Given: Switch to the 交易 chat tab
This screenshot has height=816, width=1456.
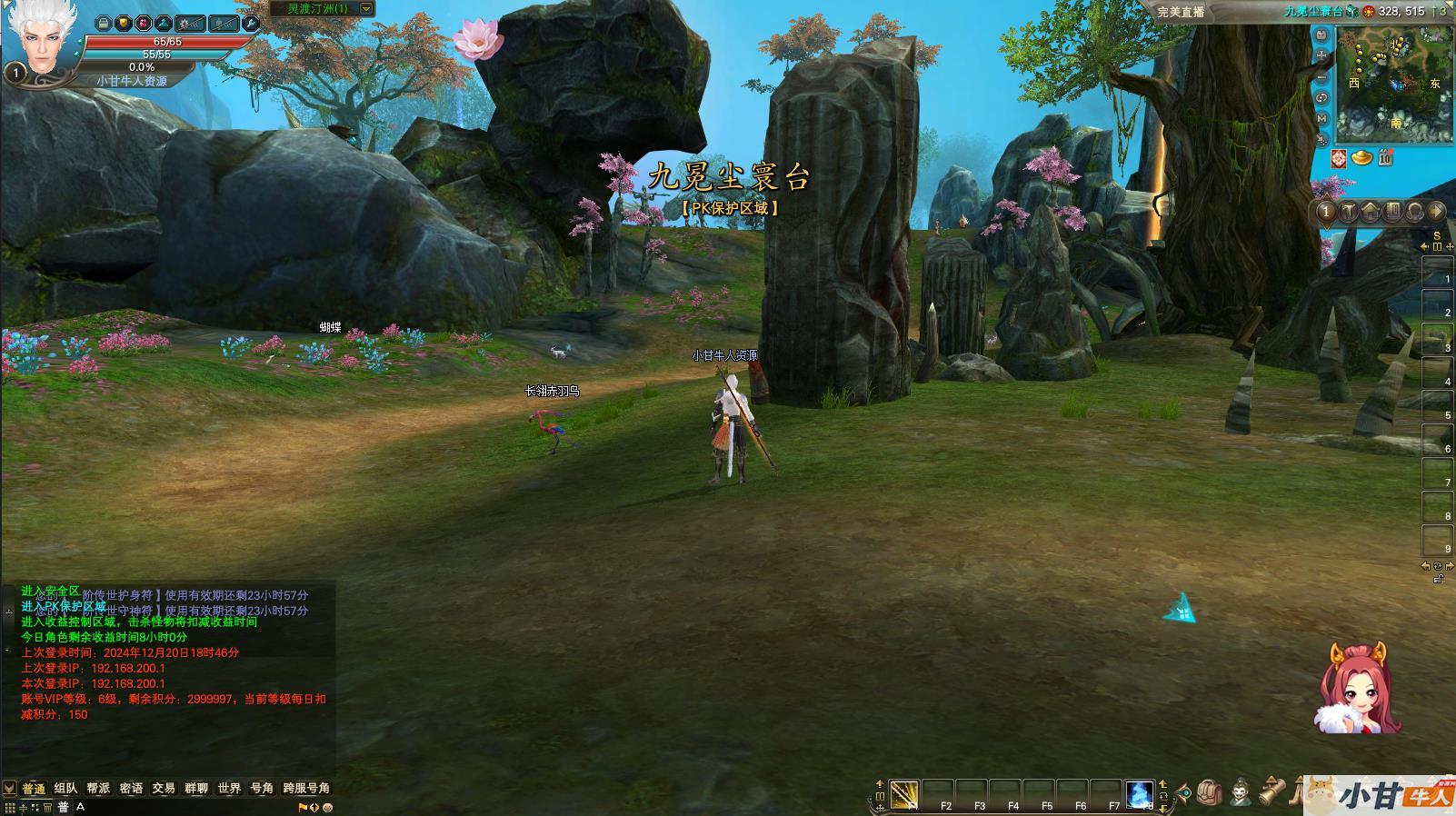Looking at the screenshot, I should point(164,788).
